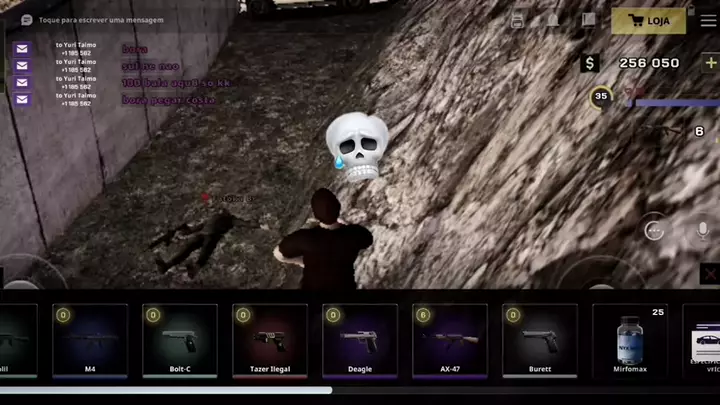Select the Bolt-C pistol slot

pyautogui.click(x=180, y=341)
